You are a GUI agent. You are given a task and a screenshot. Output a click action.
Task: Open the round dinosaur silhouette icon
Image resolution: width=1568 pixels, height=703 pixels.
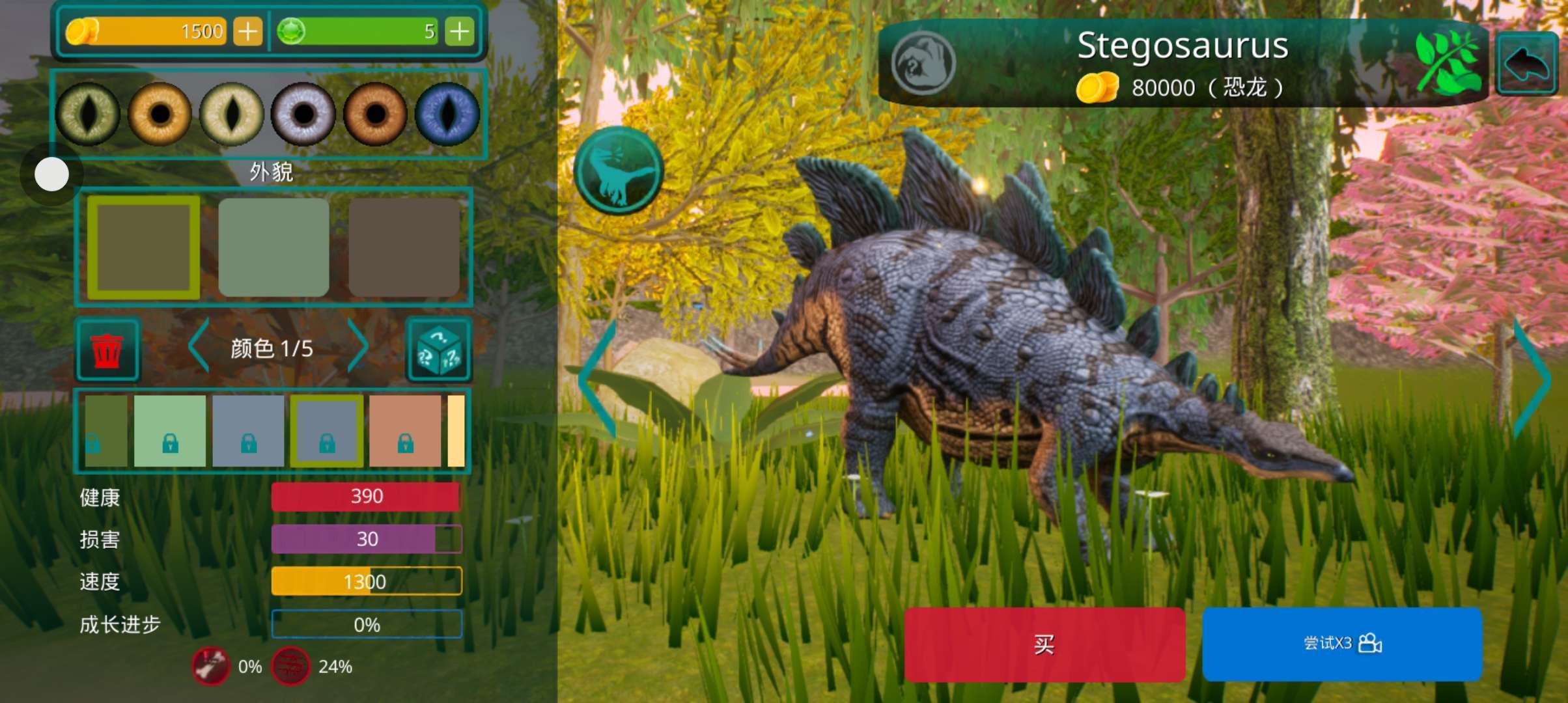(x=619, y=171)
